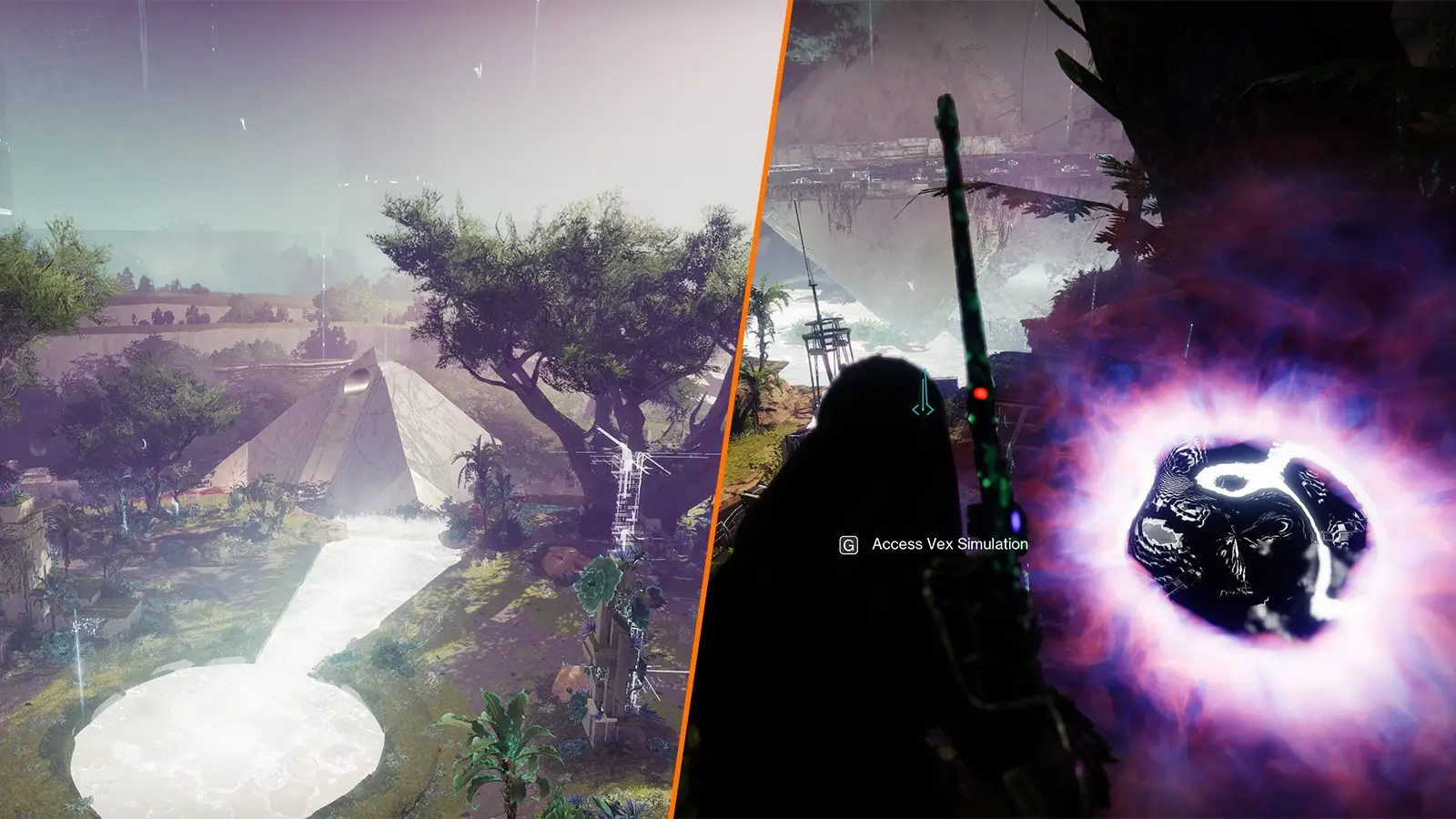This screenshot has height=819, width=1456.
Task: Click the orange diagonal divider stripe
Action: point(735,409)
